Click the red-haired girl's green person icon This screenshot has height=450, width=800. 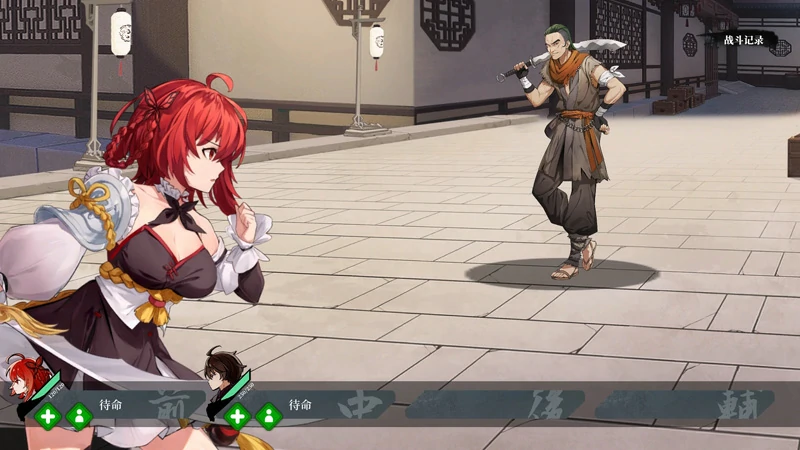tap(78, 415)
